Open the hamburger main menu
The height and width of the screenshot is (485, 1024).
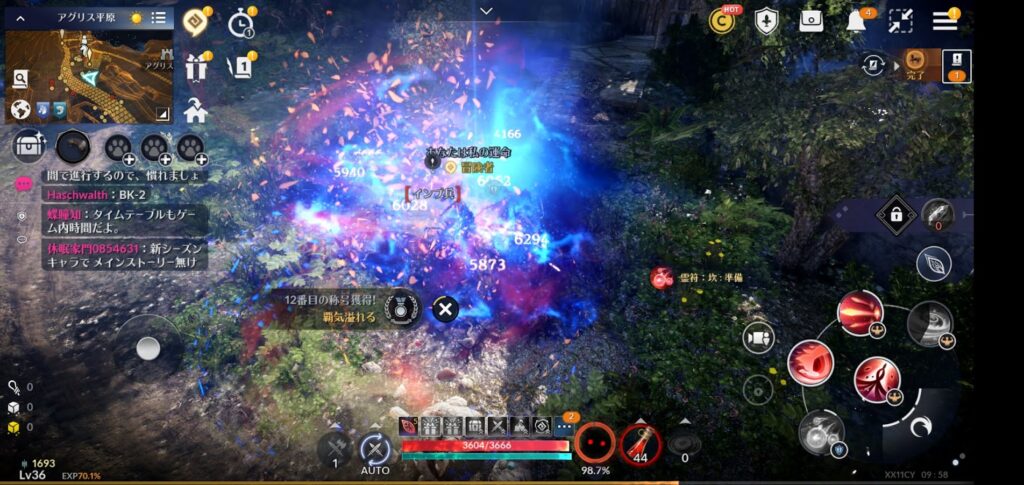coord(944,21)
